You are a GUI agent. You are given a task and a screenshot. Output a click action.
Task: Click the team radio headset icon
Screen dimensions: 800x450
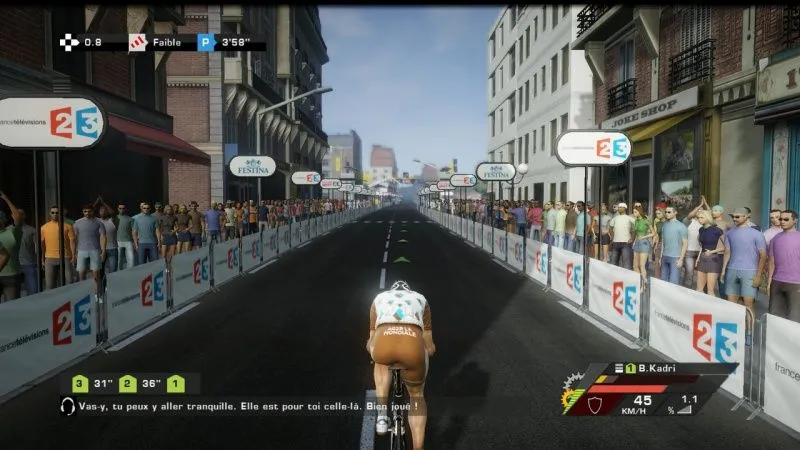(x=68, y=407)
